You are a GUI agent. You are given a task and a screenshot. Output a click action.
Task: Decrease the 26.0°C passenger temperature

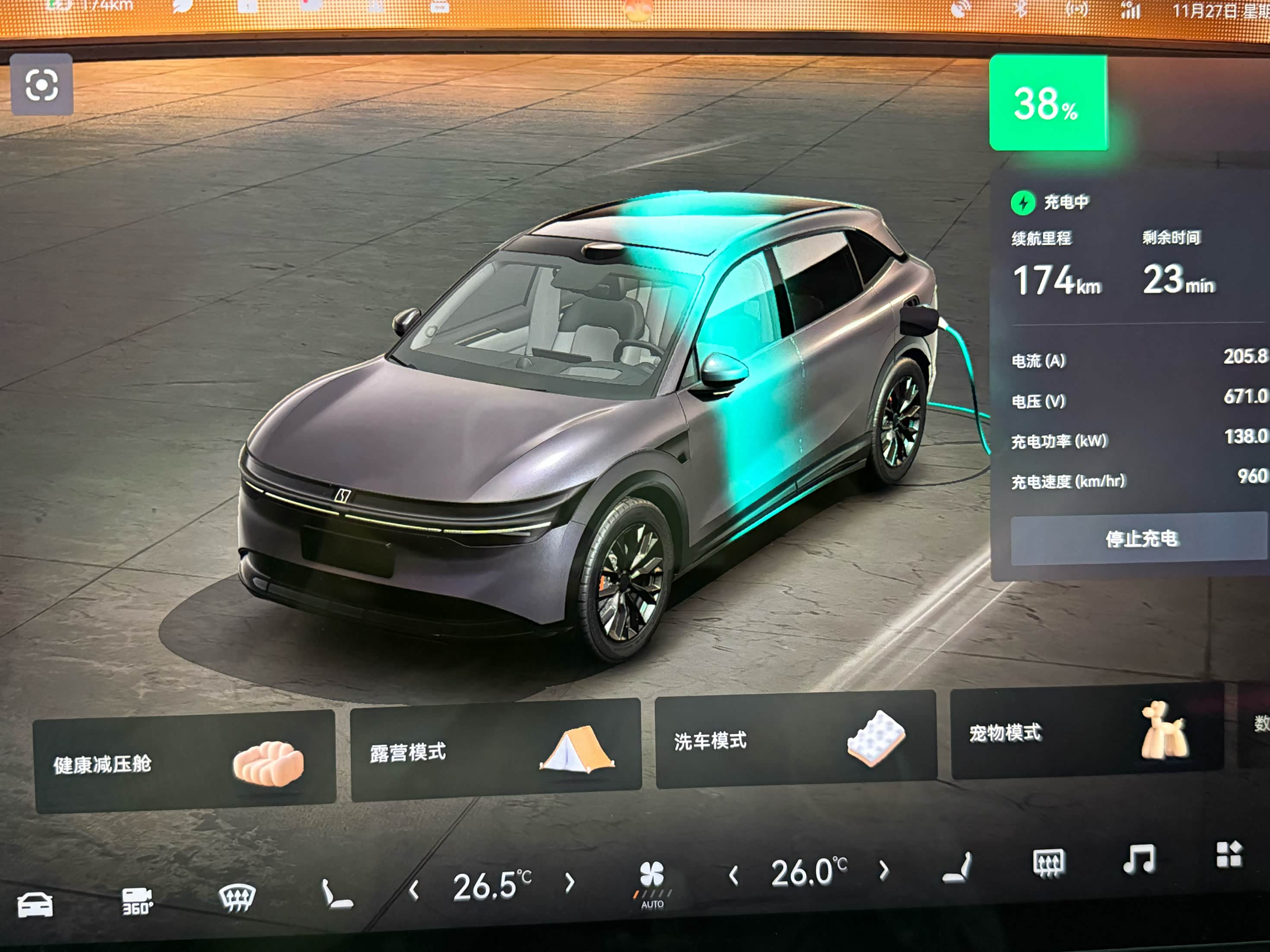tap(733, 876)
